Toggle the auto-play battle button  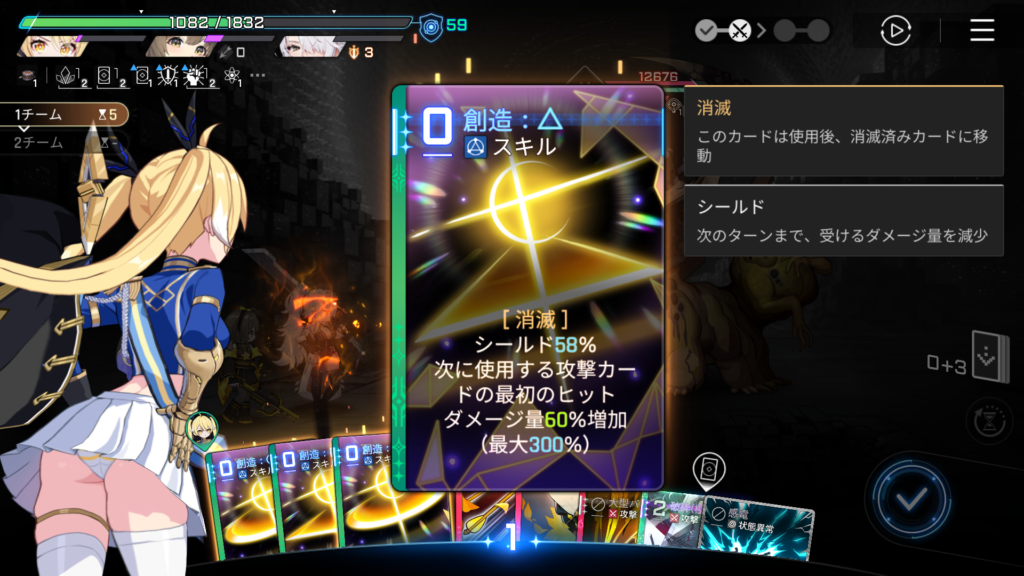point(895,31)
